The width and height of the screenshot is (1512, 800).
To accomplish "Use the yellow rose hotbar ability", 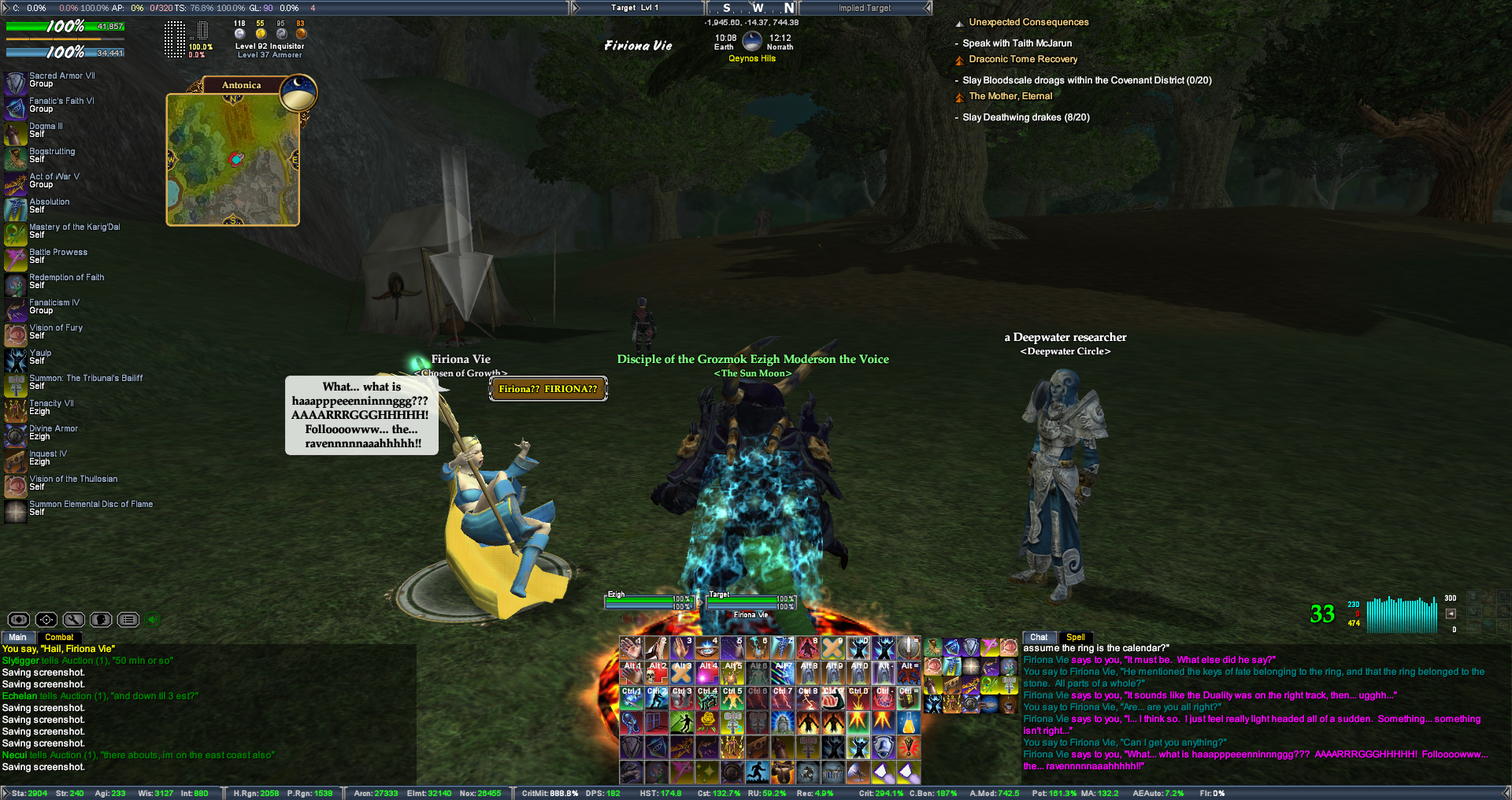I will 707,721.
